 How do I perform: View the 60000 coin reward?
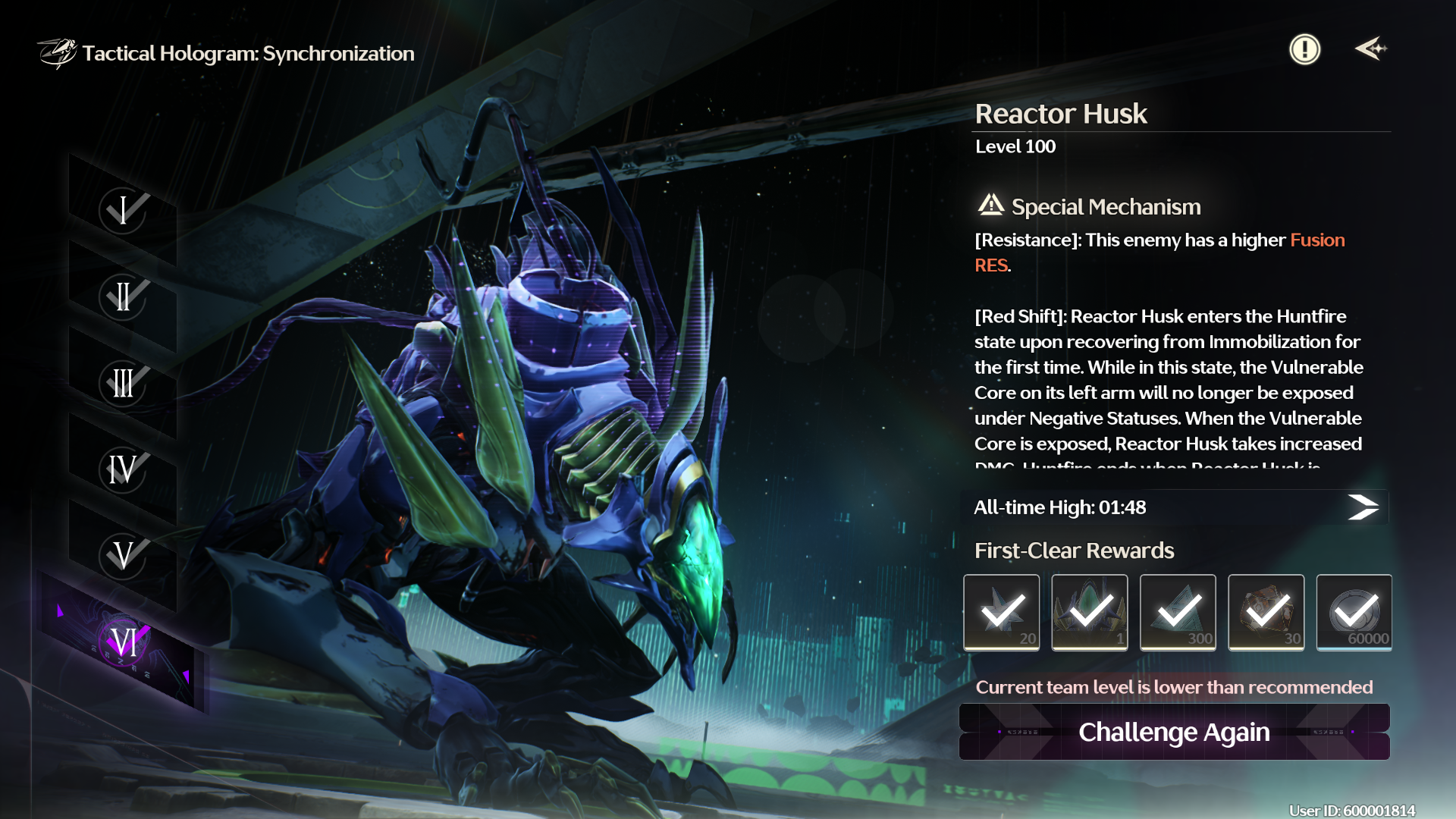1354,612
